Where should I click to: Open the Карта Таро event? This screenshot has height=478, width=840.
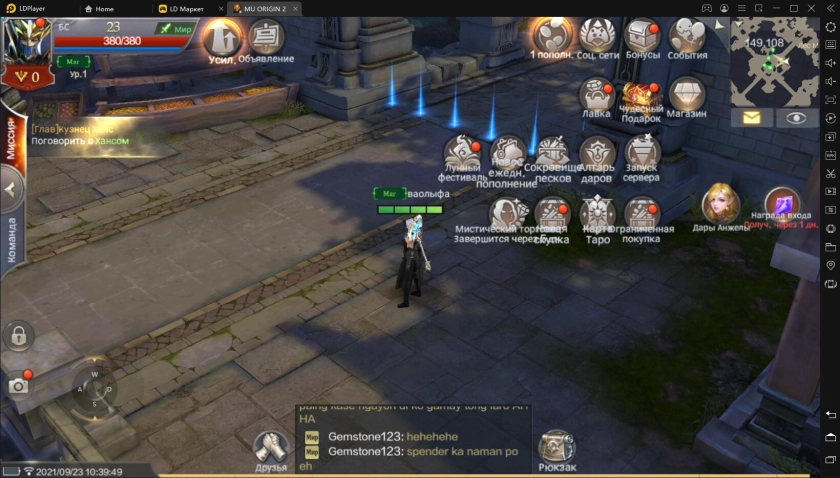click(x=597, y=214)
